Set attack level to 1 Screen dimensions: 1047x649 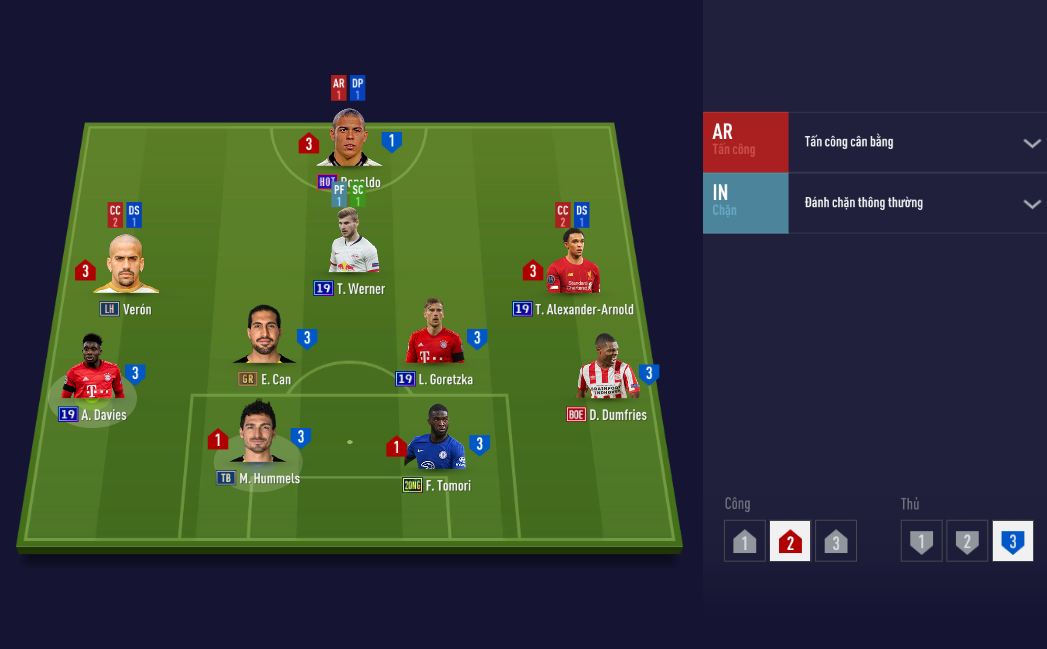click(x=745, y=541)
